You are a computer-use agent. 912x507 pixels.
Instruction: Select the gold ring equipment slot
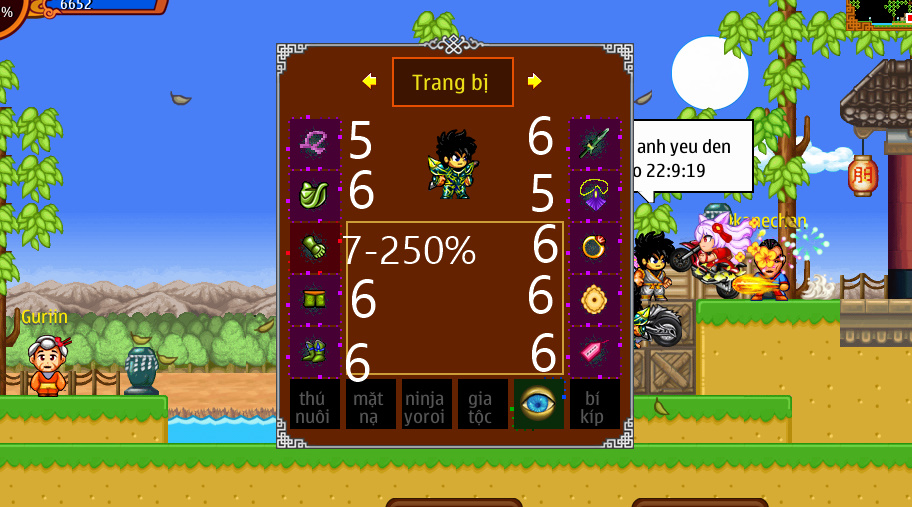[x=594, y=247]
